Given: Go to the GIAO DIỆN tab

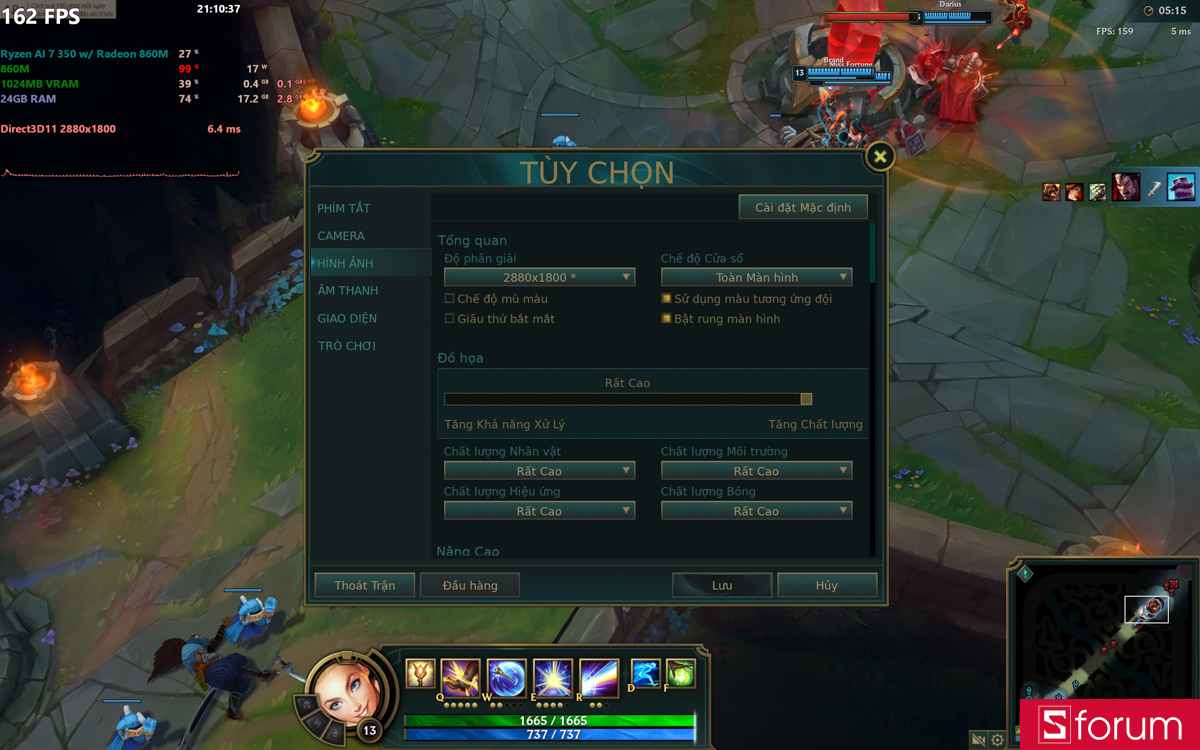Looking at the screenshot, I should tap(348, 318).
